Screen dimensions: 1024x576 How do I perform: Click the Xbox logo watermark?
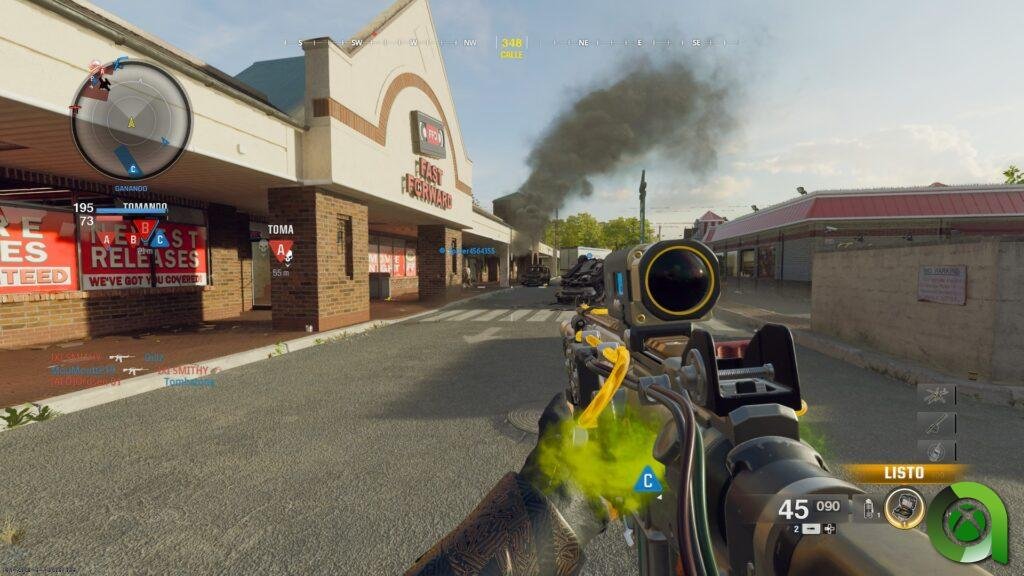click(x=964, y=523)
